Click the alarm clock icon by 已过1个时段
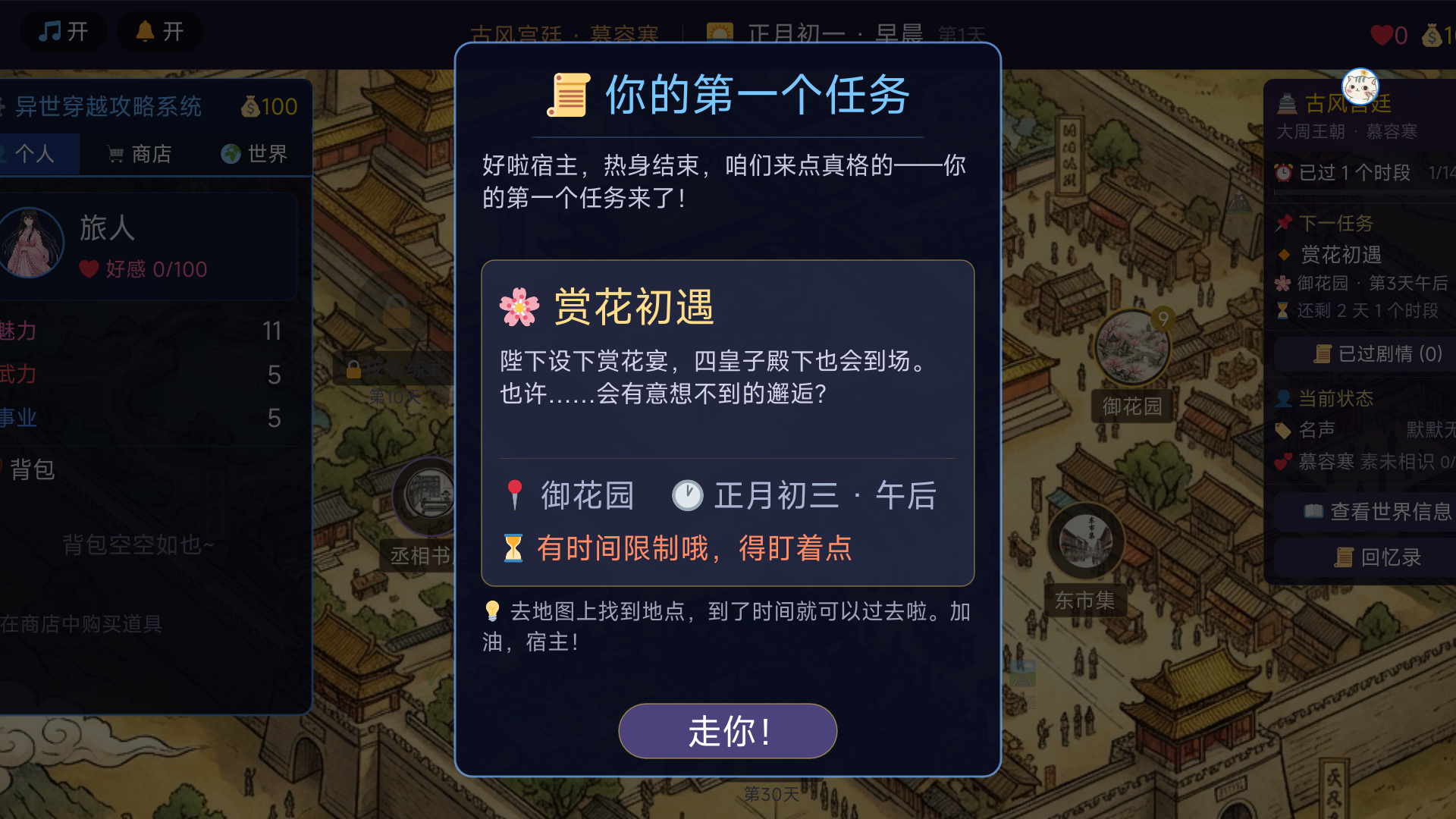The image size is (1456, 819). (1285, 173)
